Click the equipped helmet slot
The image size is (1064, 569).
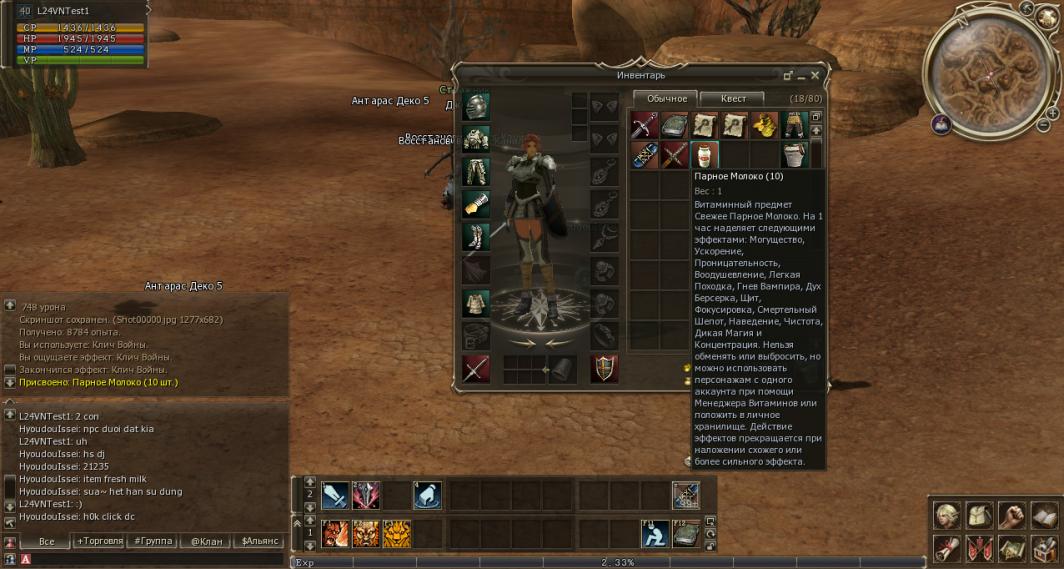(x=475, y=107)
